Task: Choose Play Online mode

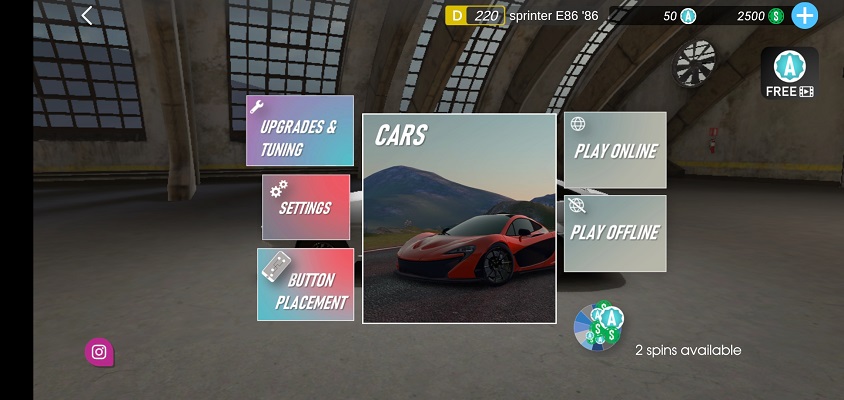Action: pos(615,150)
